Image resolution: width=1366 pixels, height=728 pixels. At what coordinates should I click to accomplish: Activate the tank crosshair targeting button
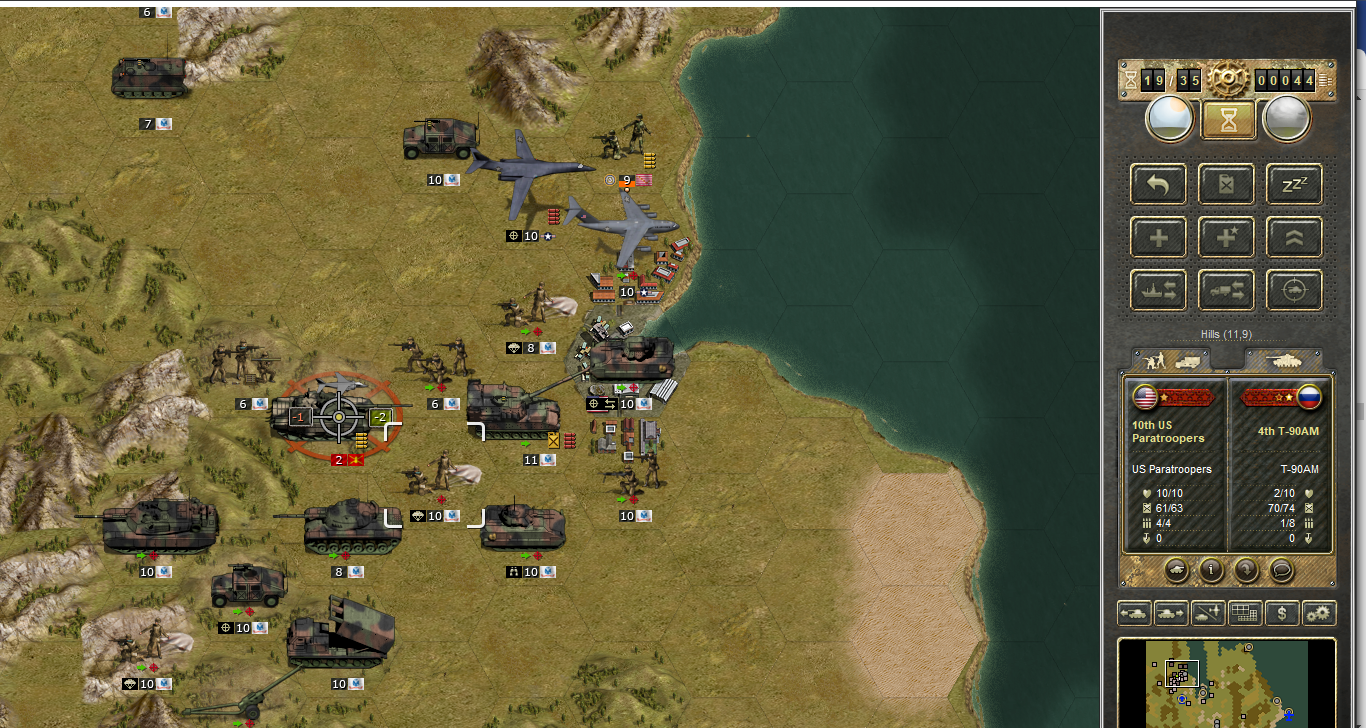point(1294,290)
